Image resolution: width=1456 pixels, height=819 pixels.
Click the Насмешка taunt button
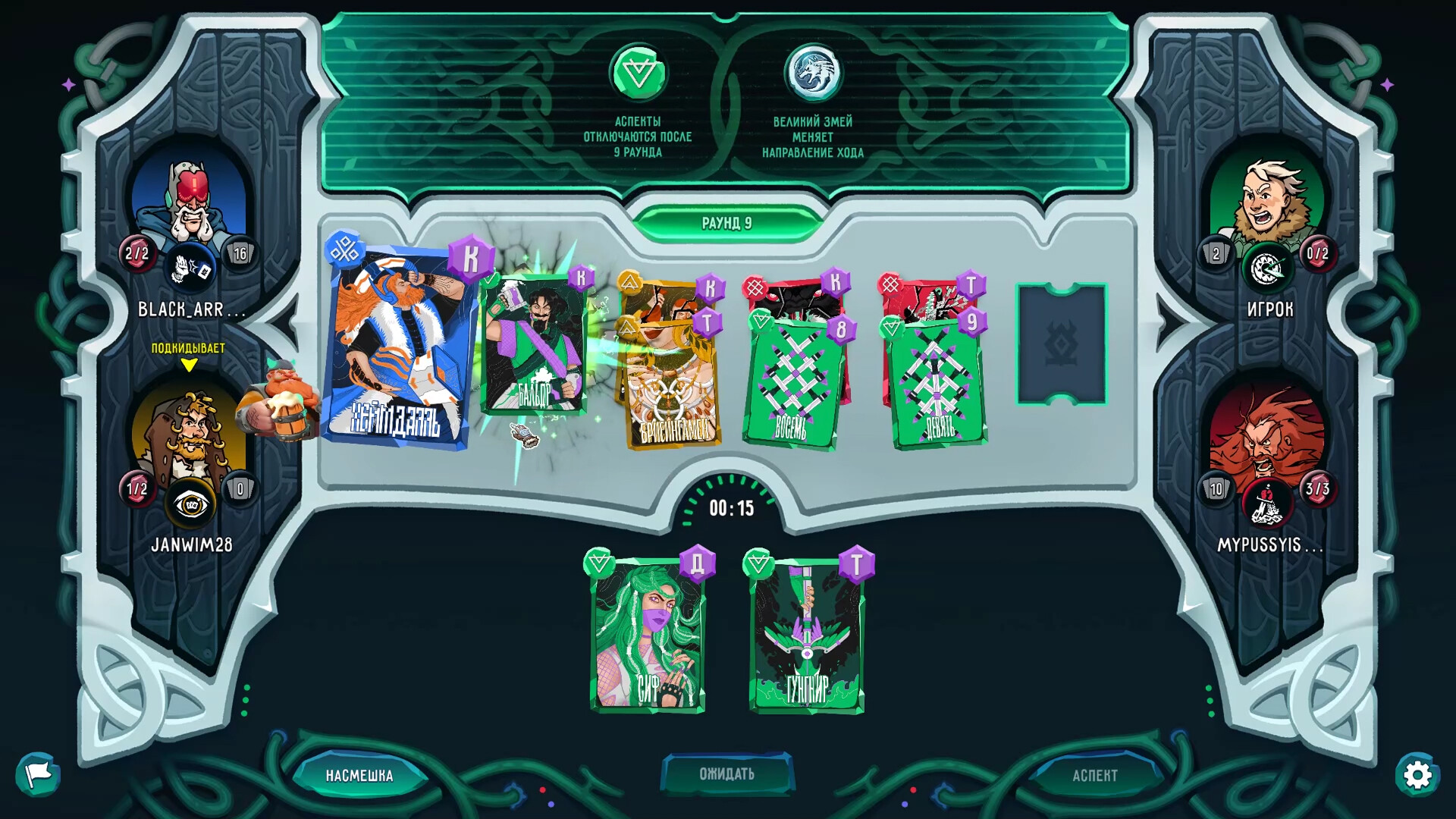[359, 775]
